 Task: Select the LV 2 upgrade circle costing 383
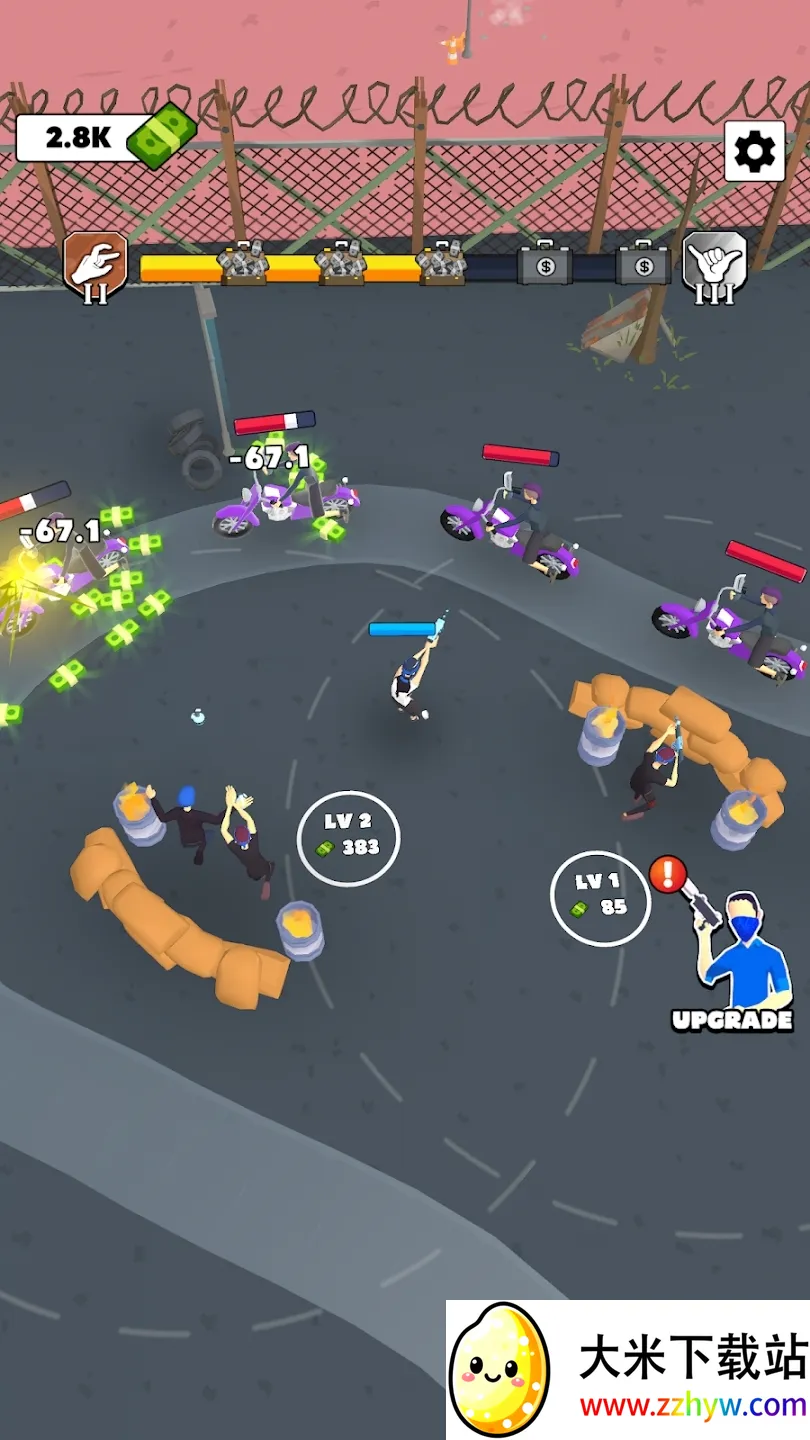tap(348, 837)
